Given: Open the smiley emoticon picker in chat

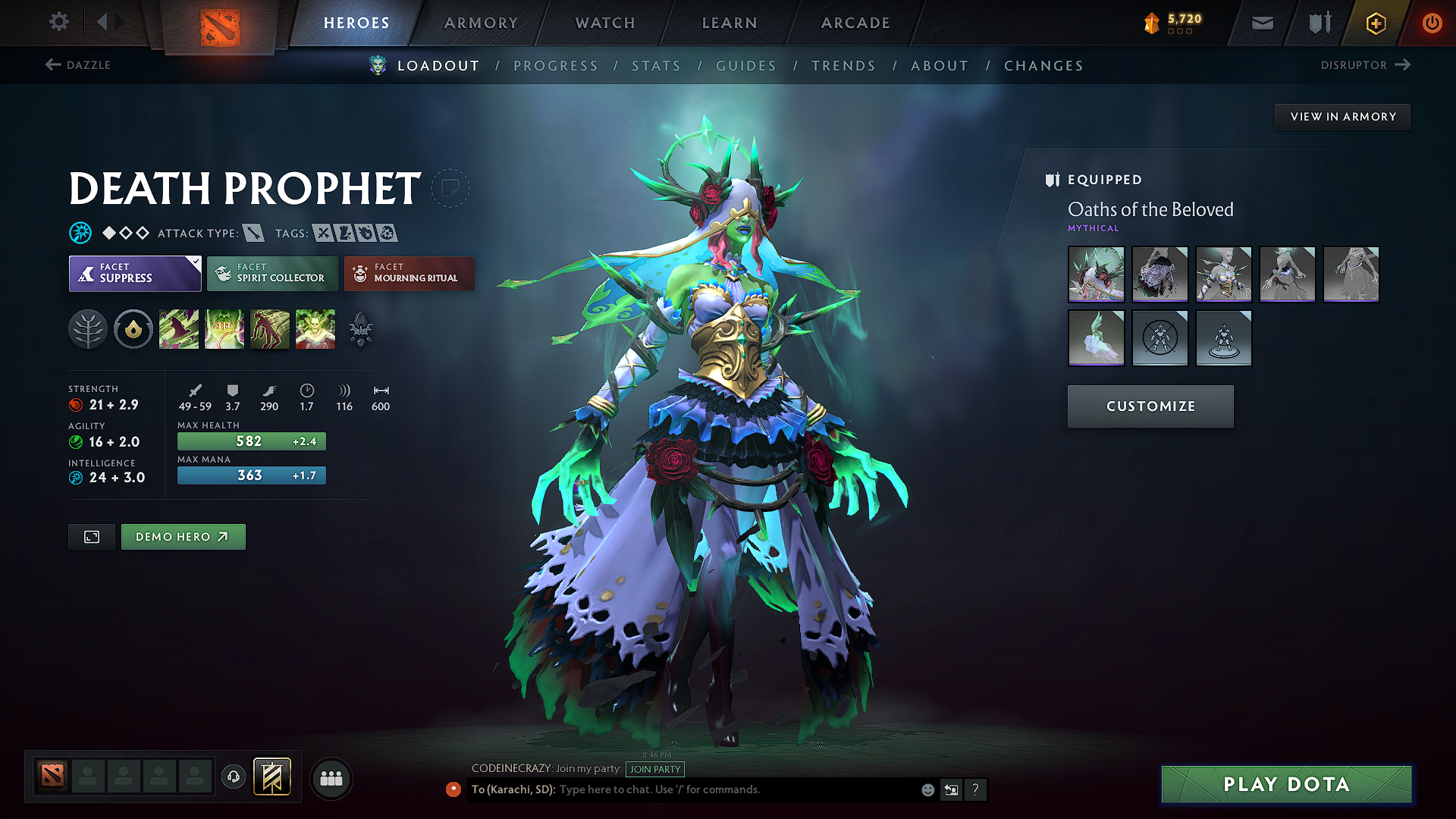Looking at the screenshot, I should pyautogui.click(x=927, y=789).
